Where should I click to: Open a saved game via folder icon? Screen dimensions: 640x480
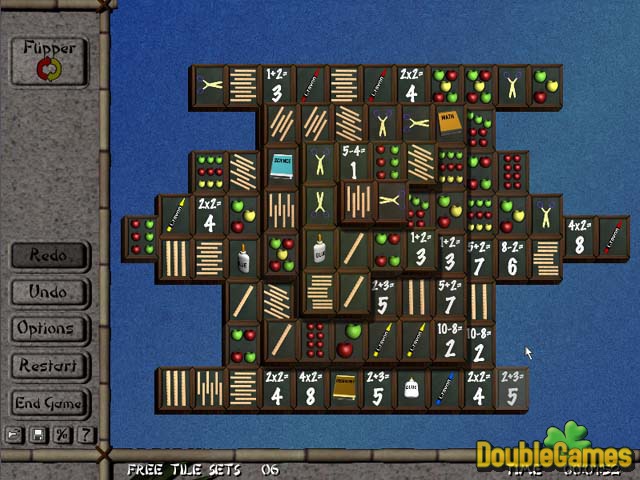tap(15, 435)
